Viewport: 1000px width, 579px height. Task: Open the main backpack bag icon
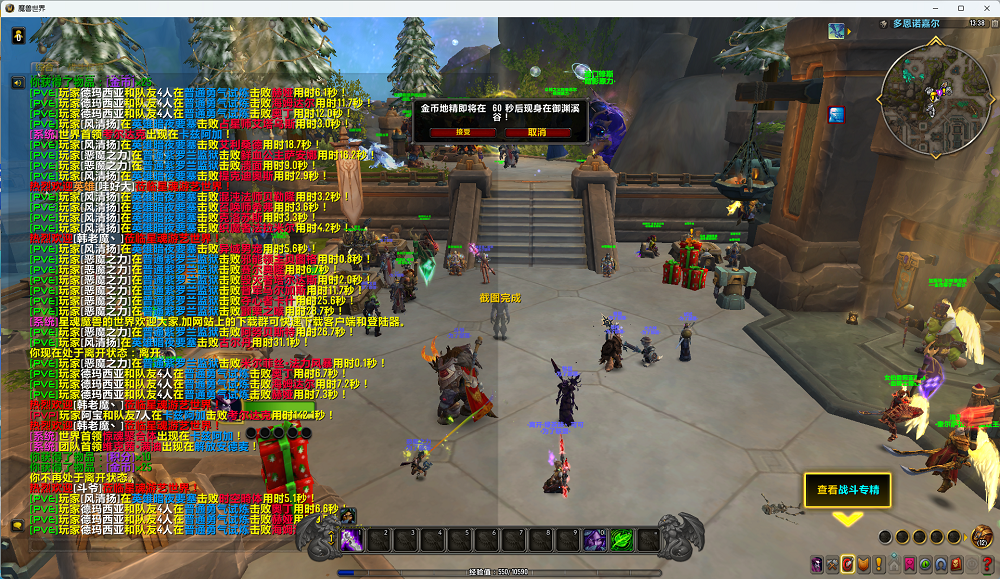(980, 537)
